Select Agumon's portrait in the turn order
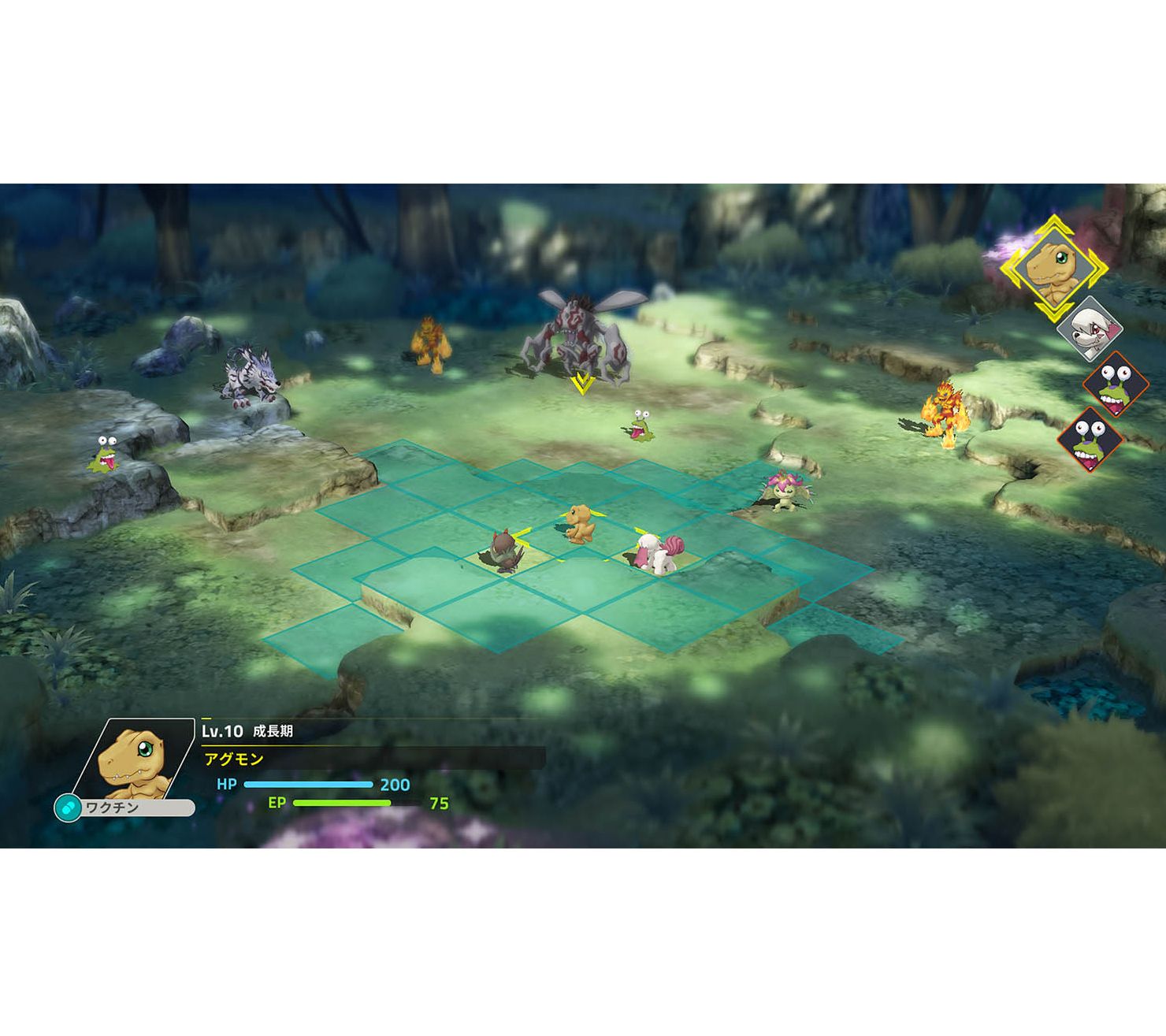Screen dimensions: 1166x1036 coord(1053,269)
